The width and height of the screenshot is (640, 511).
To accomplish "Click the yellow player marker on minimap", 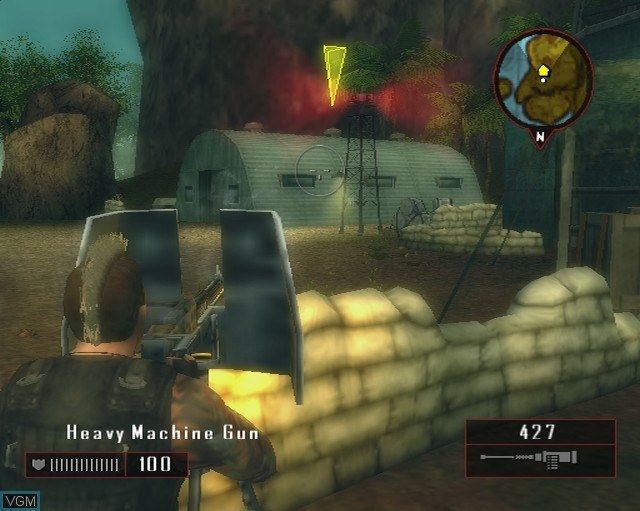I will pos(543,71).
